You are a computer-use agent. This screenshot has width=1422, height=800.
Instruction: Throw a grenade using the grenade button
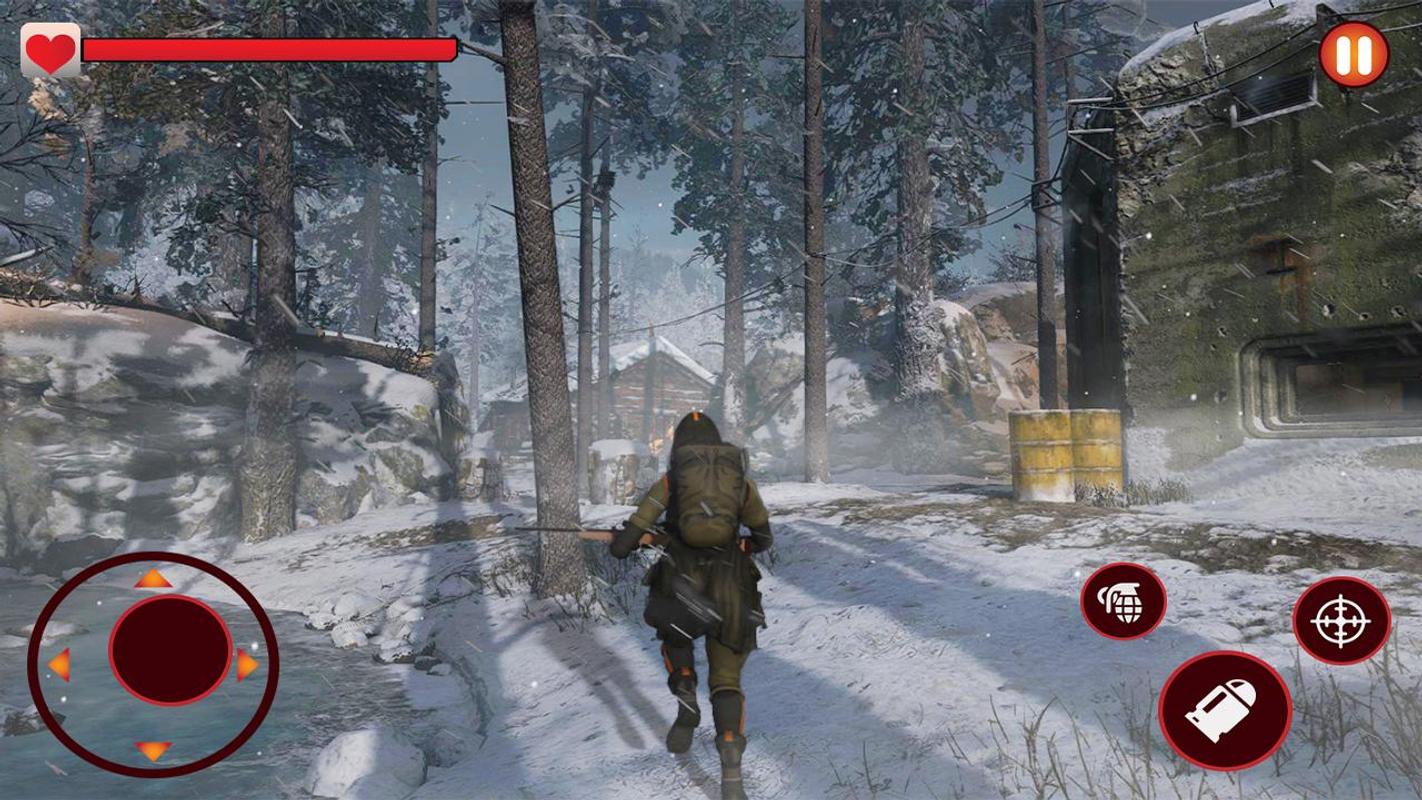pyautogui.click(x=1123, y=601)
